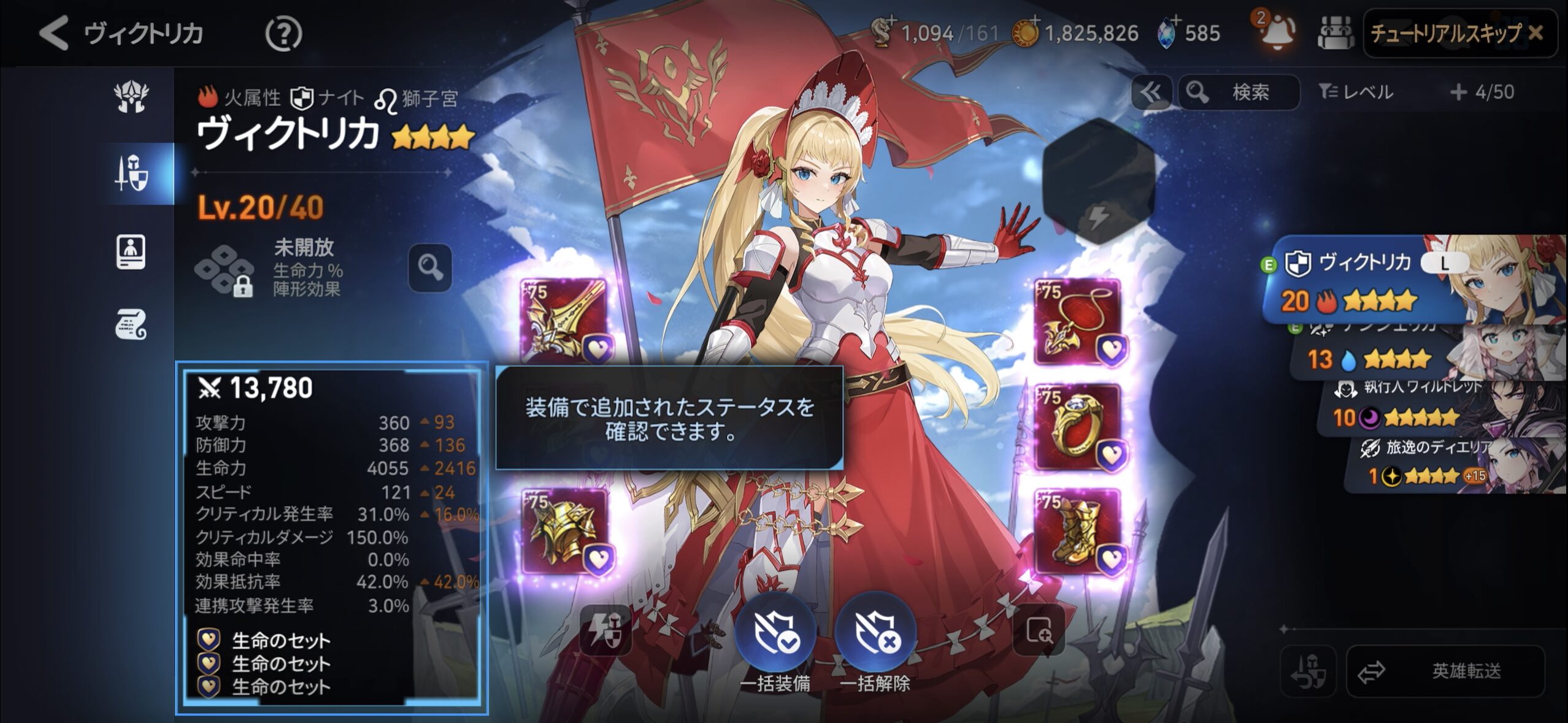The width and height of the screenshot is (1568, 723).
Task: Select the equipped golden boots slot
Action: point(1077,531)
